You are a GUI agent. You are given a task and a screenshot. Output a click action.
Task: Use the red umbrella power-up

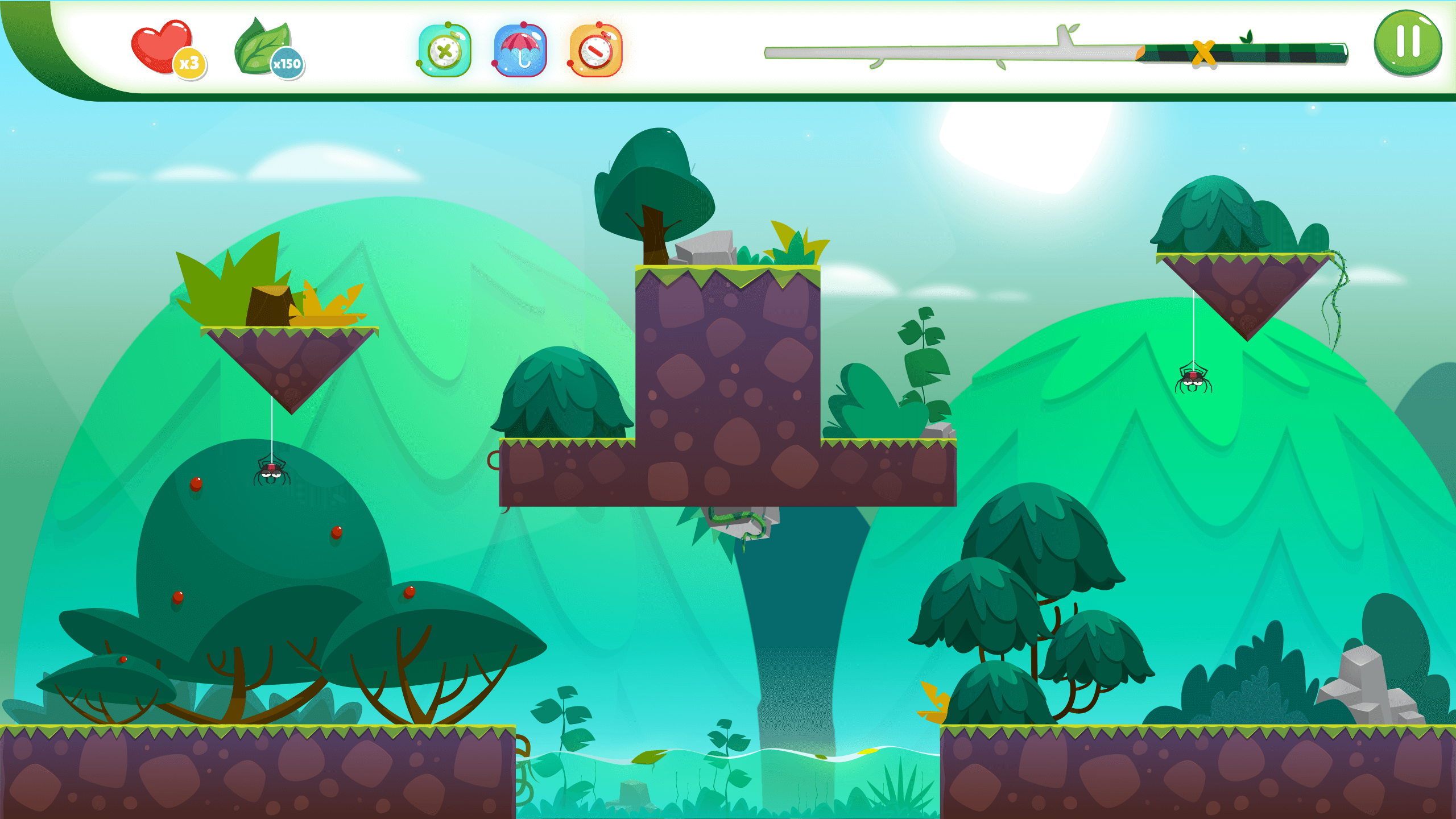tap(520, 51)
